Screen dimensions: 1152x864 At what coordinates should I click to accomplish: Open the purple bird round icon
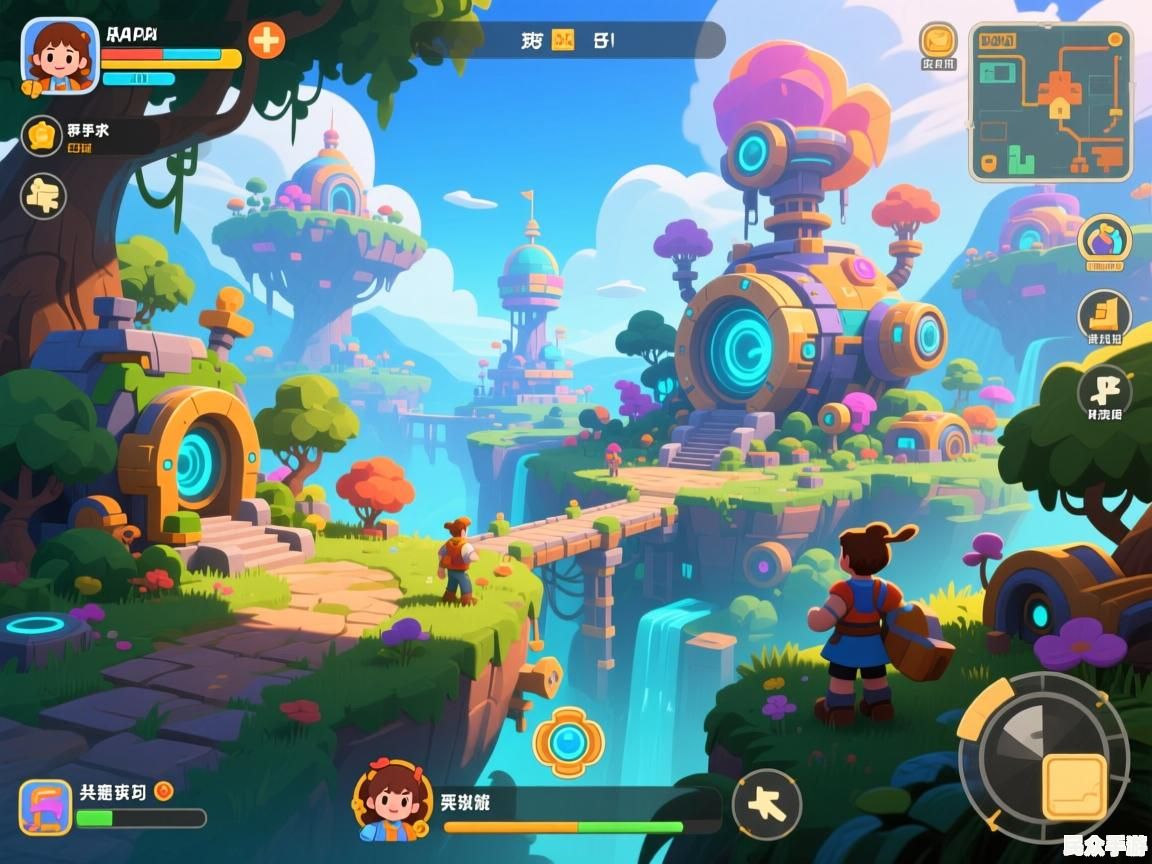click(1104, 242)
